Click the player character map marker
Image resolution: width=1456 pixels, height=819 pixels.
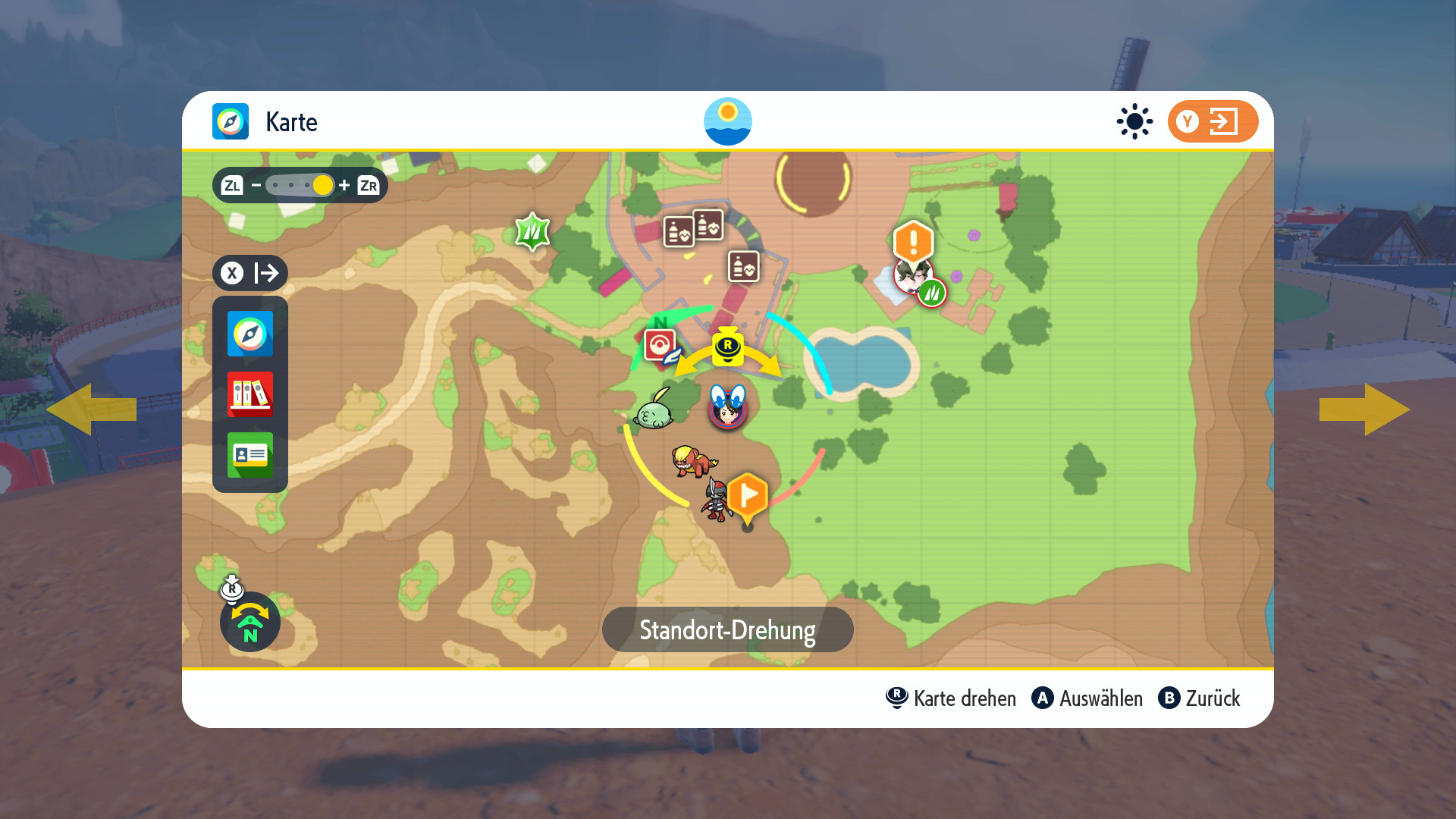pos(728,407)
